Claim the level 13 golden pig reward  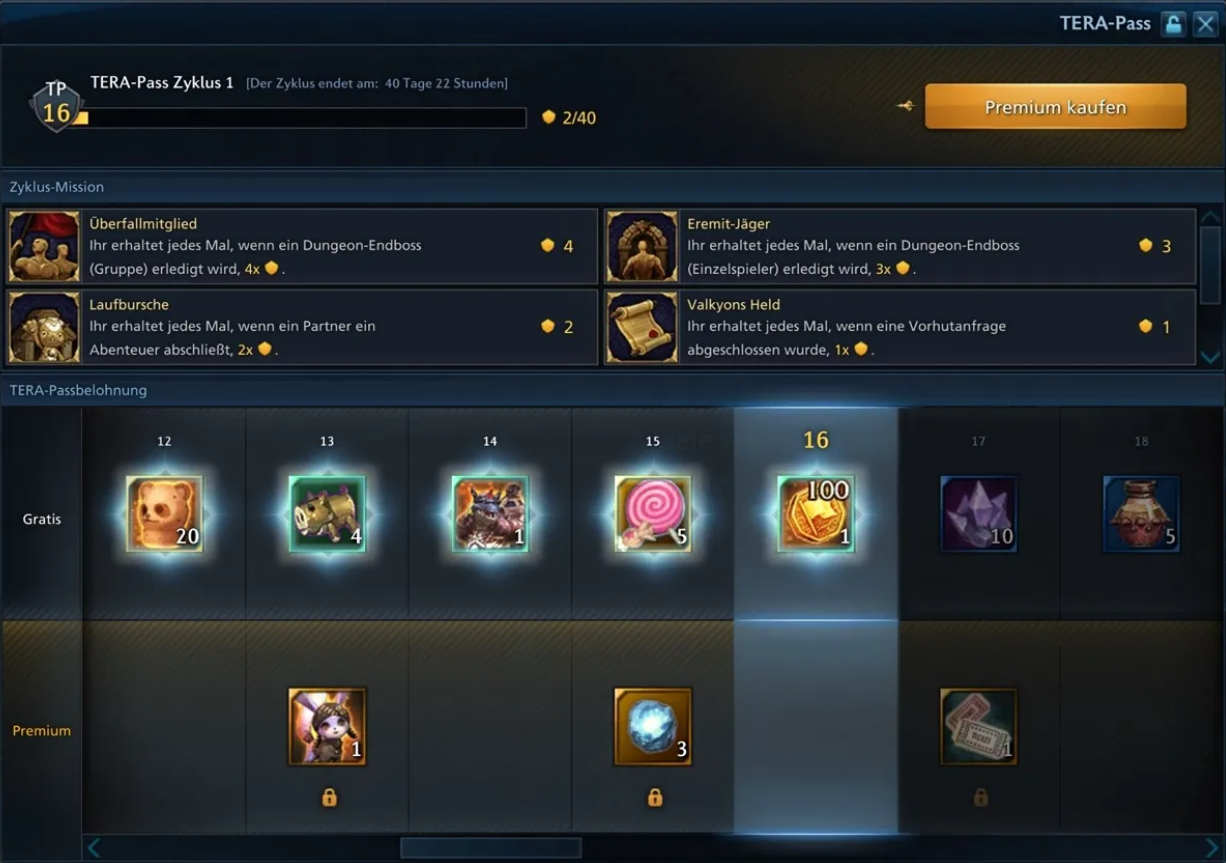pyautogui.click(x=327, y=514)
